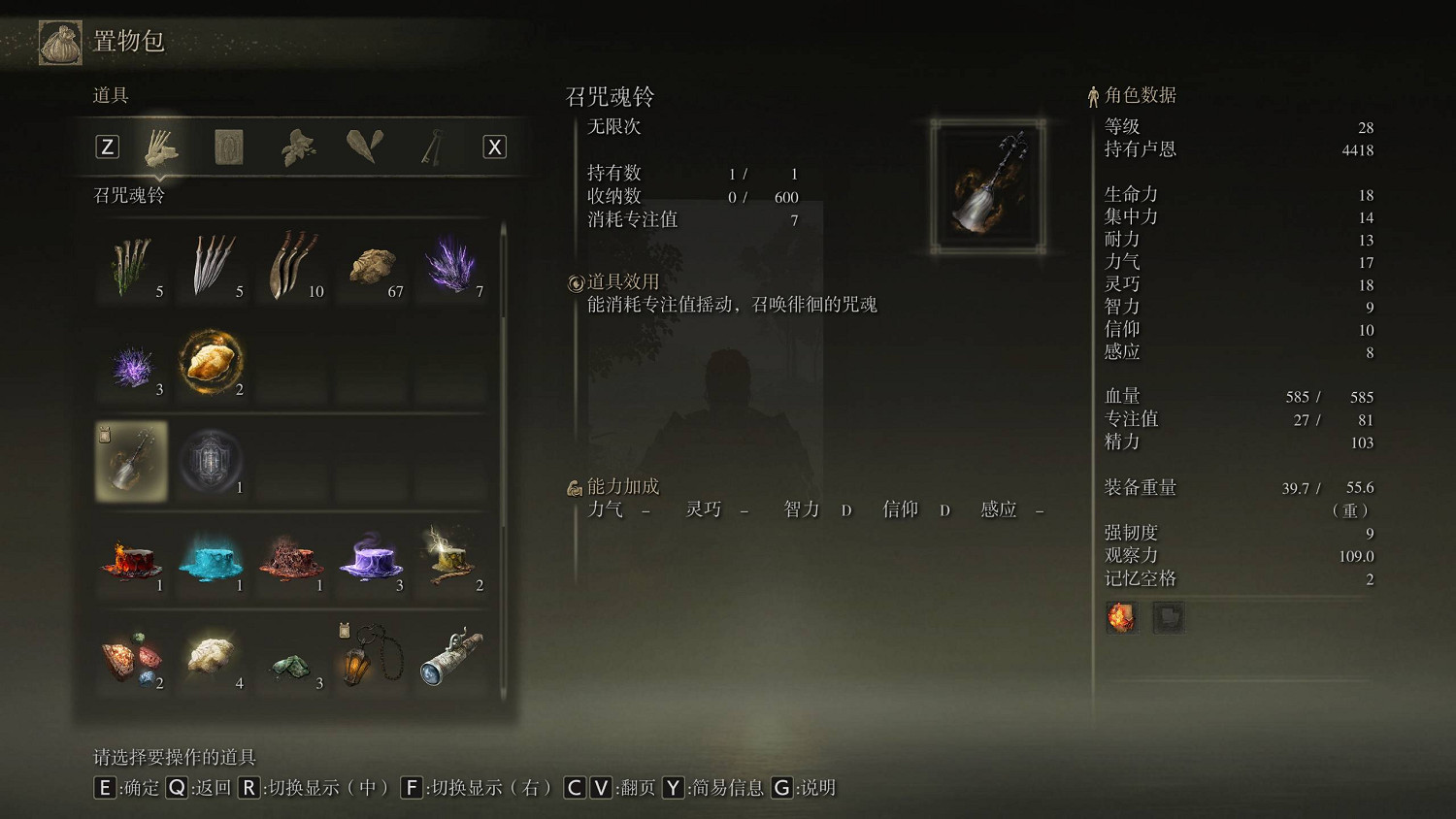Select the rainbow stone stack of 67
Viewport: 1456px width, 819px height.
[372, 264]
